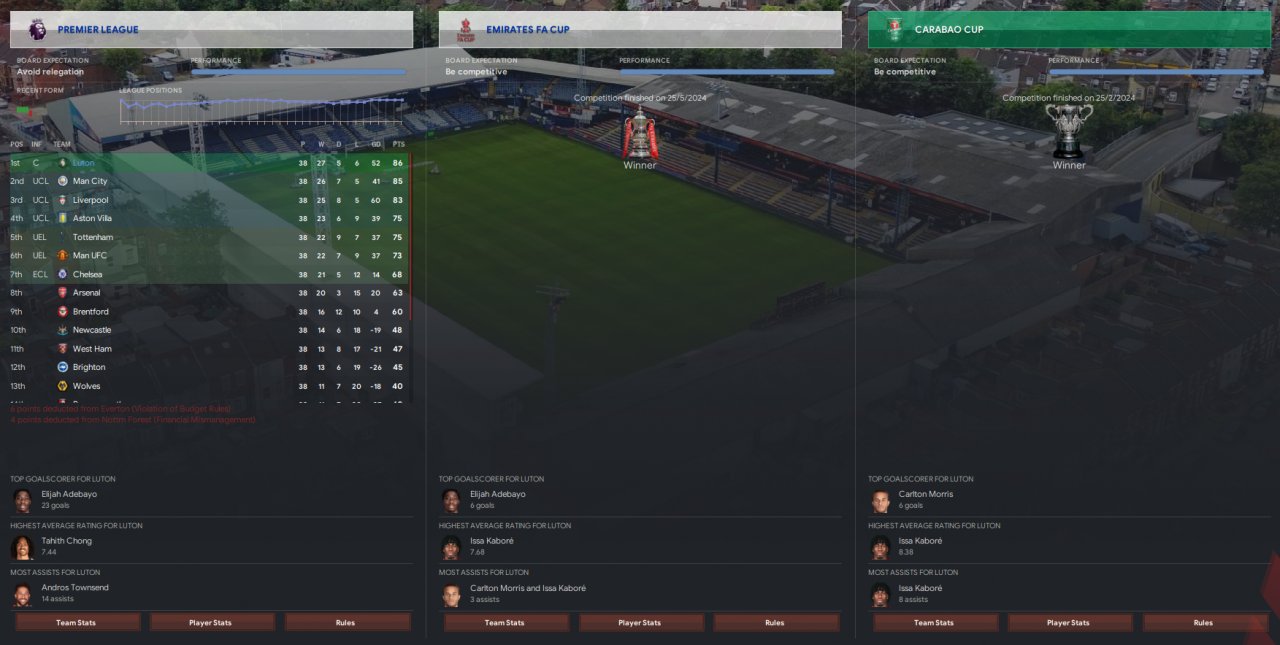The width and height of the screenshot is (1280, 645).
Task: Open the Emirates FA Cup header
Action: coord(527,30)
